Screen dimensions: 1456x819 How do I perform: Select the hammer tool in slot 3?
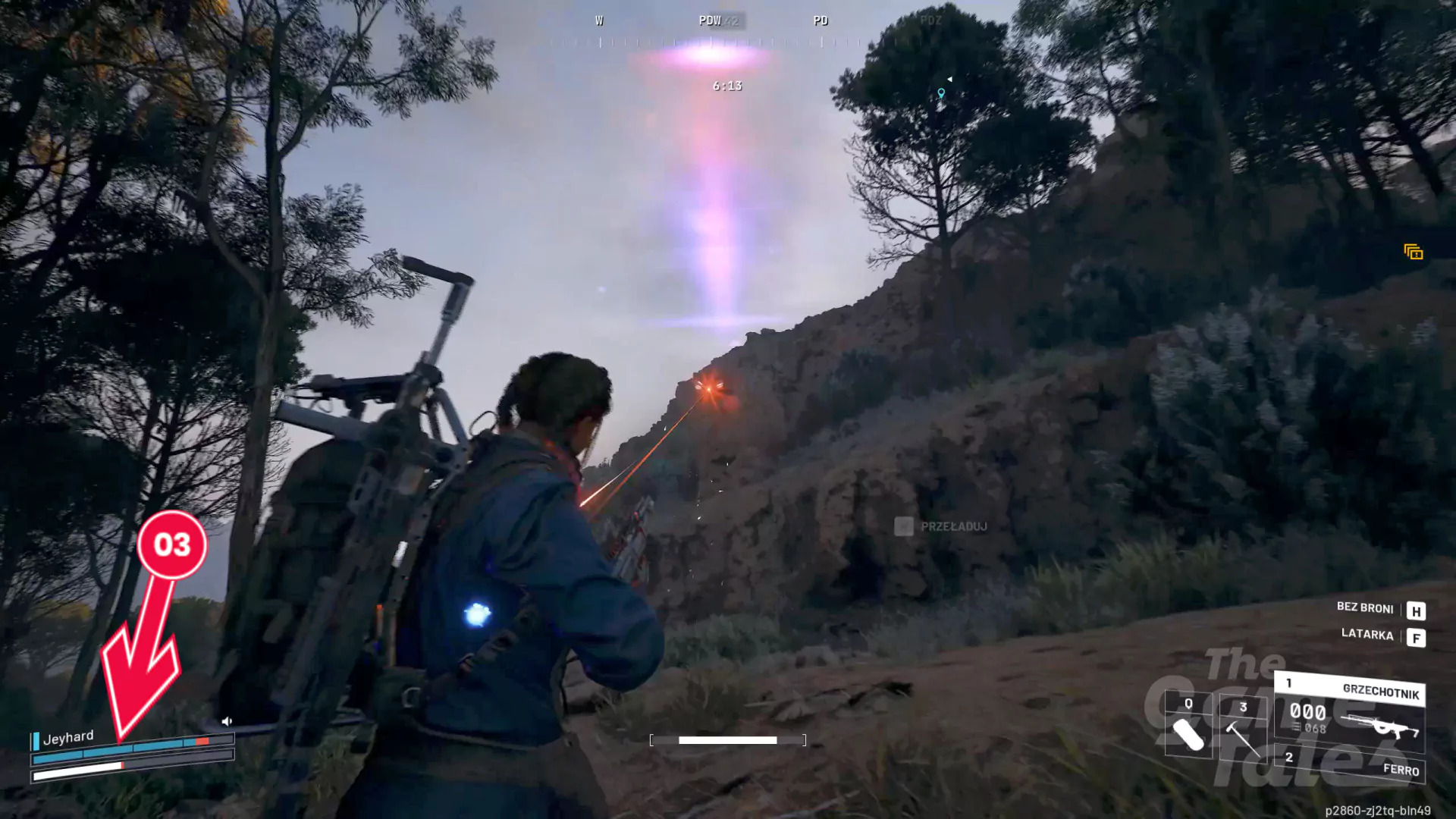[1242, 729]
